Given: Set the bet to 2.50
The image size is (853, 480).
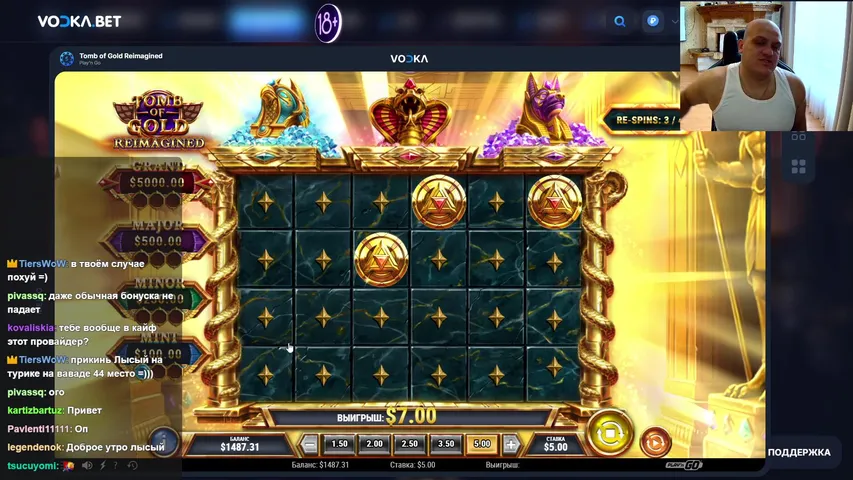Looking at the screenshot, I should point(410,444).
